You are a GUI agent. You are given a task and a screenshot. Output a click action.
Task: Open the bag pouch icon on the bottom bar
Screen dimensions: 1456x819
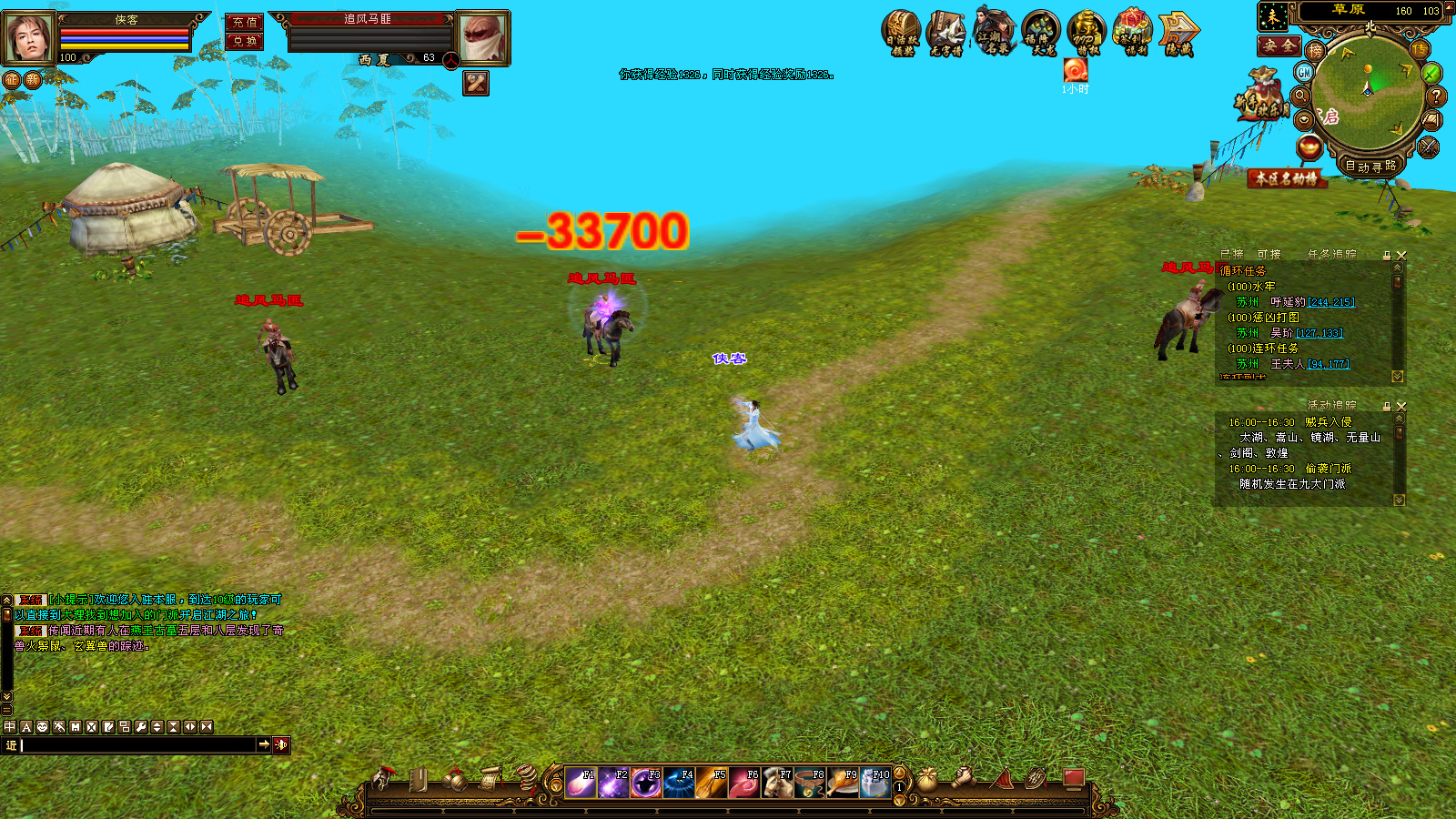pos(926,779)
